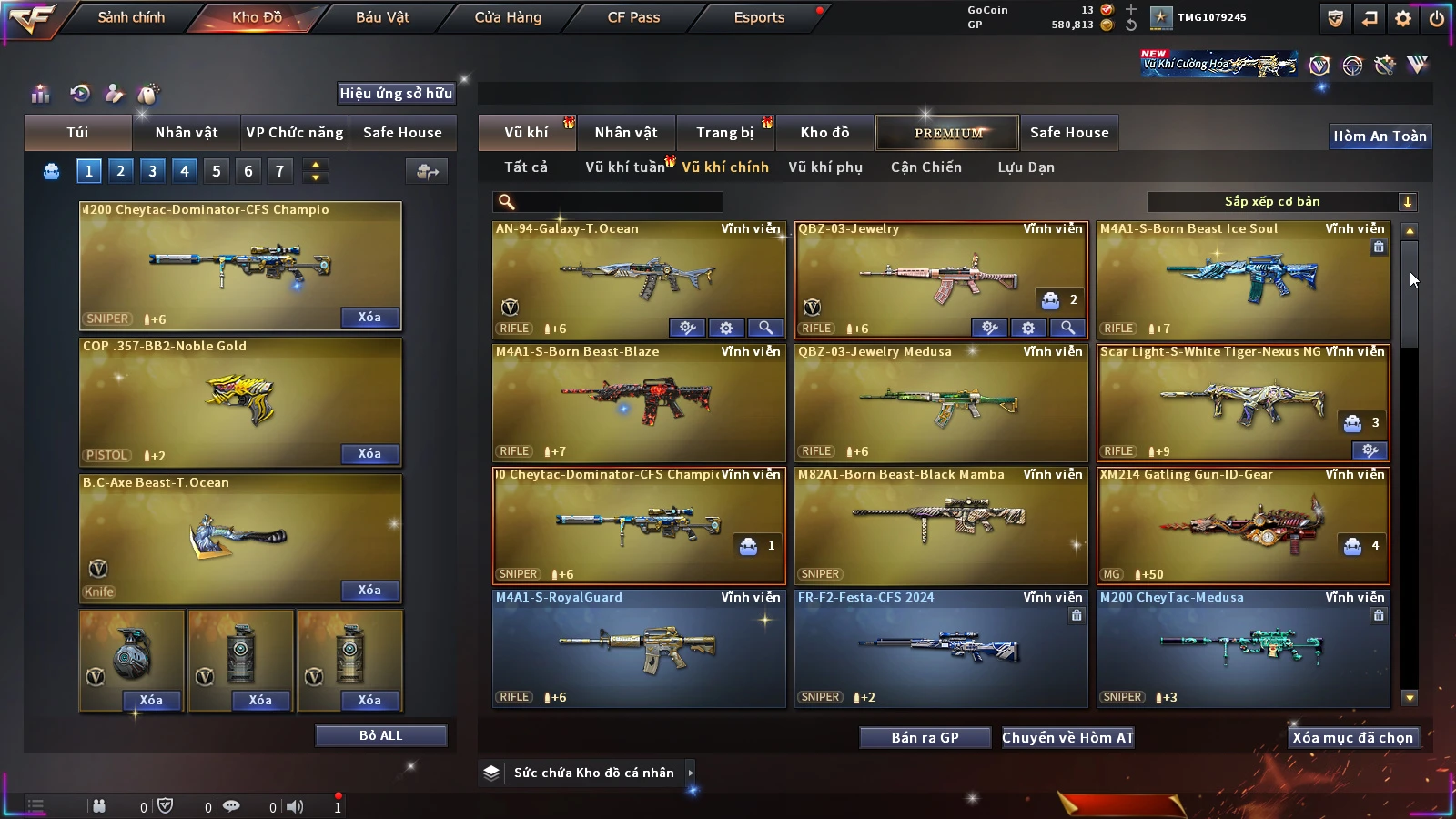Open the CF Pass menu
Viewport: 1456px width, 819px height.
(633, 17)
